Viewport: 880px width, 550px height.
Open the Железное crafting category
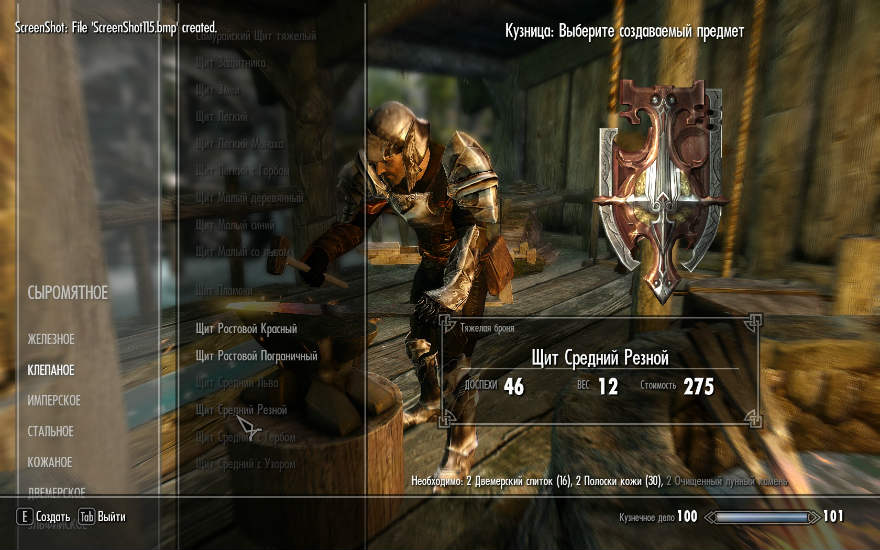[x=51, y=340]
